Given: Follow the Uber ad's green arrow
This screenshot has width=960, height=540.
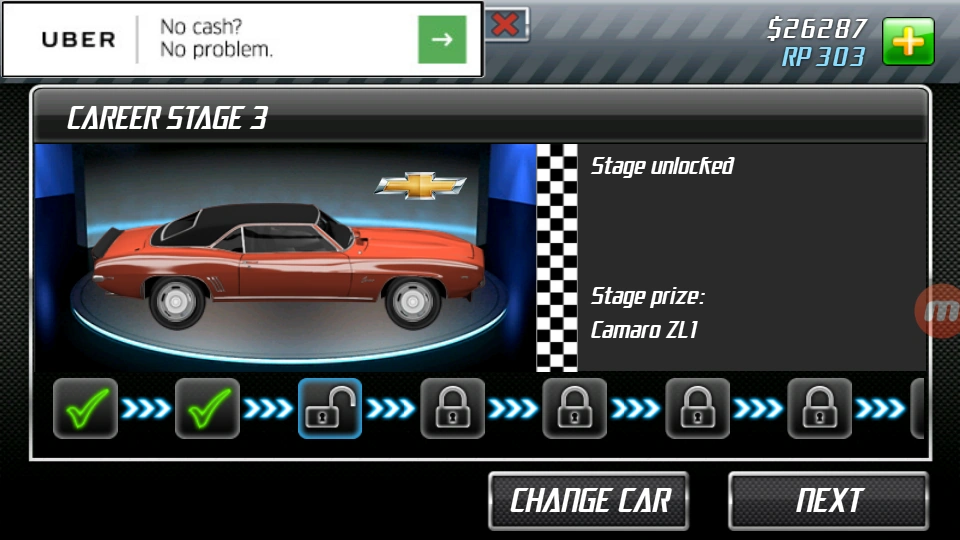Looking at the screenshot, I should 442,40.
